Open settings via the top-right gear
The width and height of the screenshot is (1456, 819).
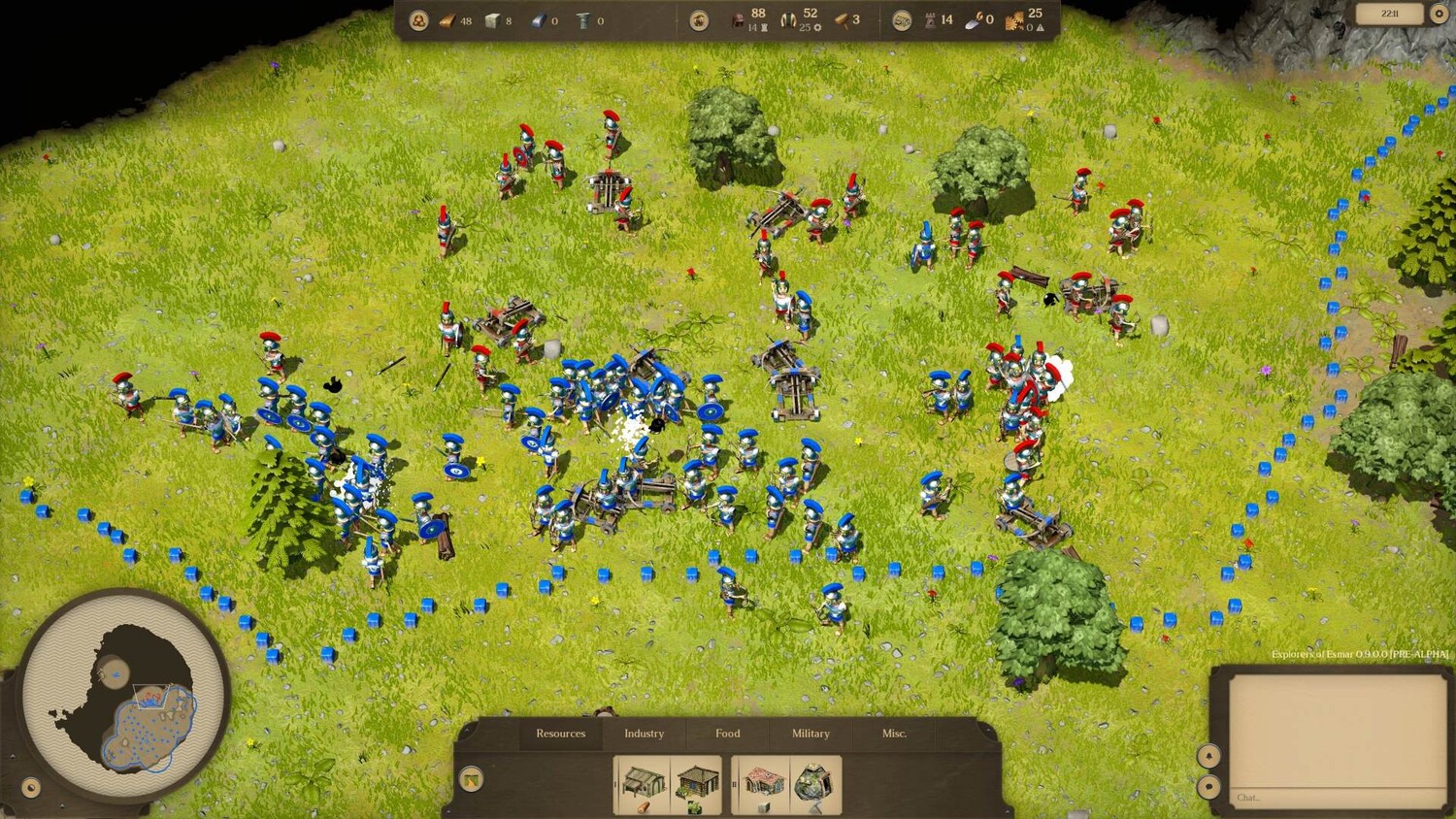[1439, 14]
